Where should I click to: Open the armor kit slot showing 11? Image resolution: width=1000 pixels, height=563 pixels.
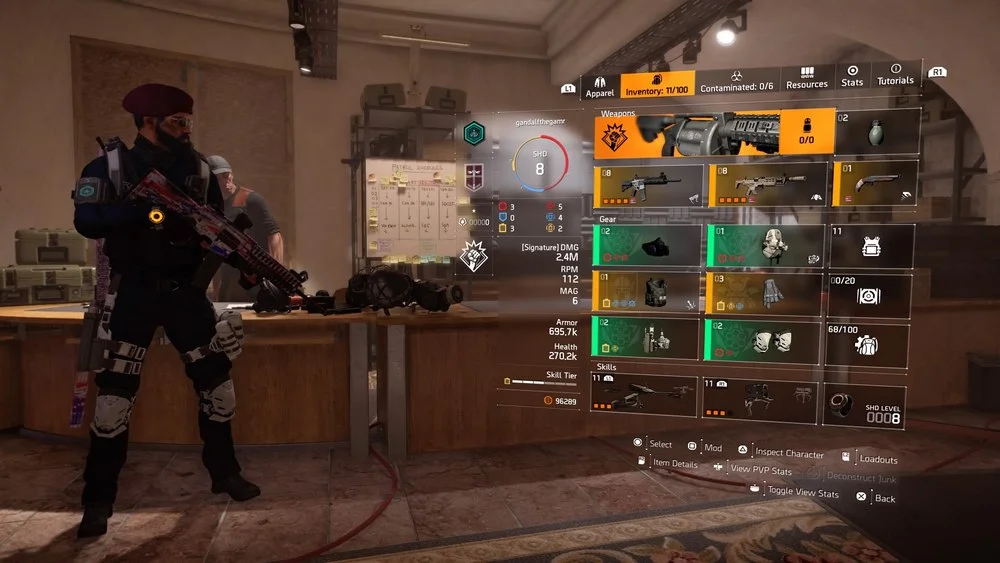870,246
